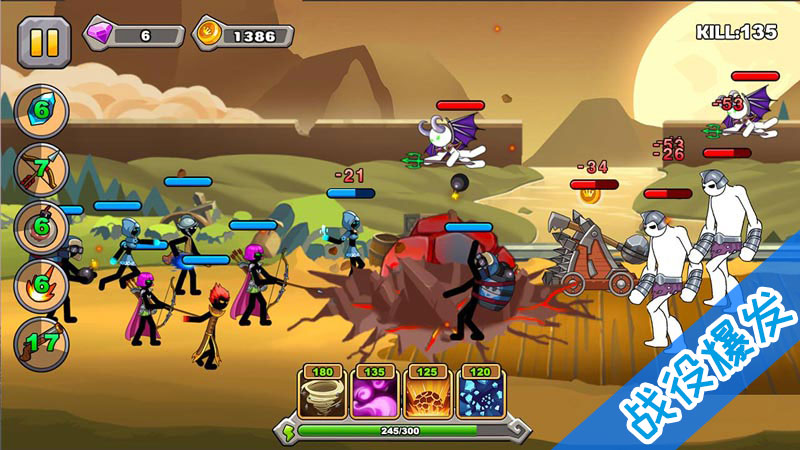Cast the tornado skill costing 180

coord(324,396)
